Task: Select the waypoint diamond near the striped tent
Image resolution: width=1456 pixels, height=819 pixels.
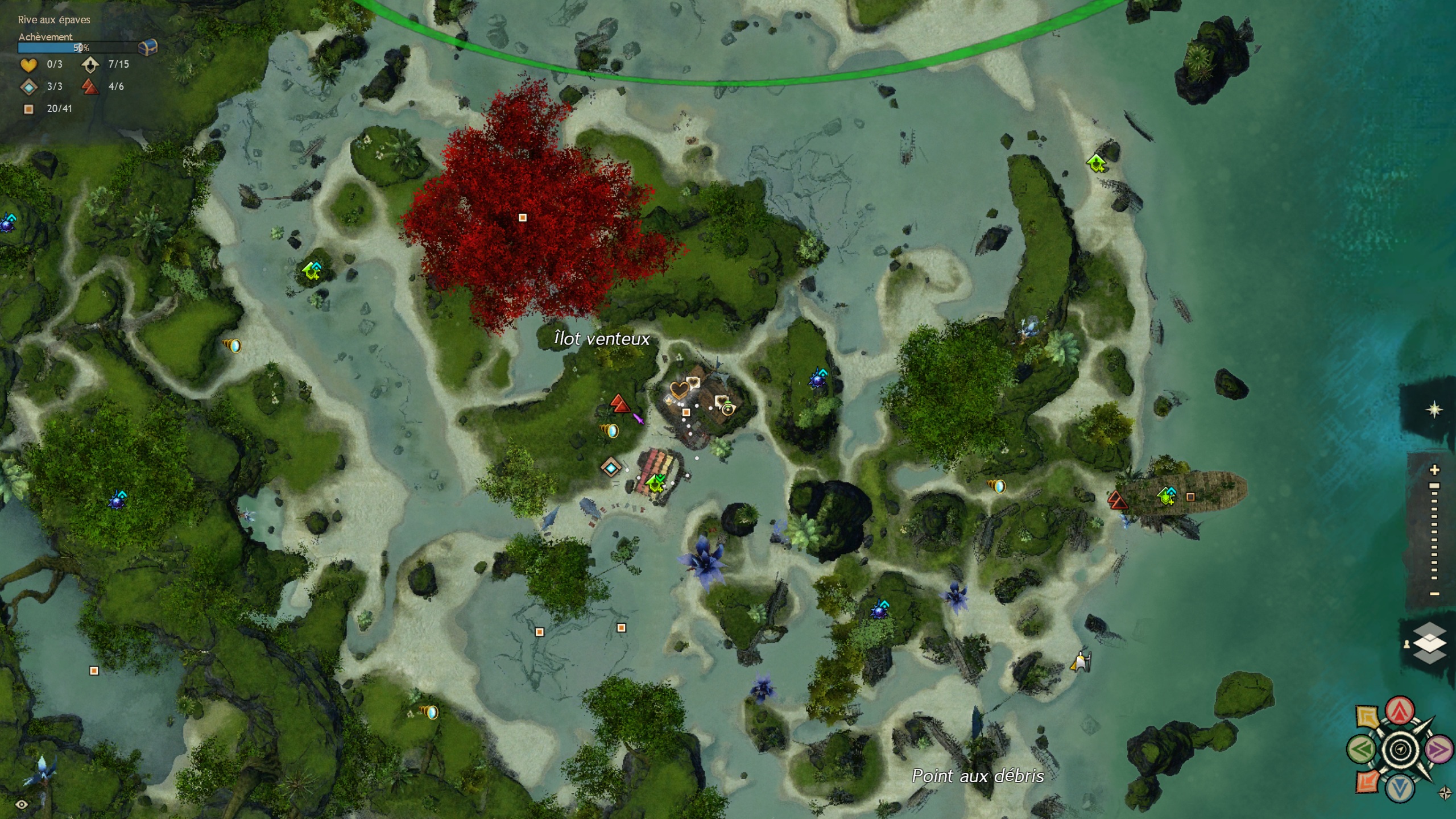Action: 611,468
